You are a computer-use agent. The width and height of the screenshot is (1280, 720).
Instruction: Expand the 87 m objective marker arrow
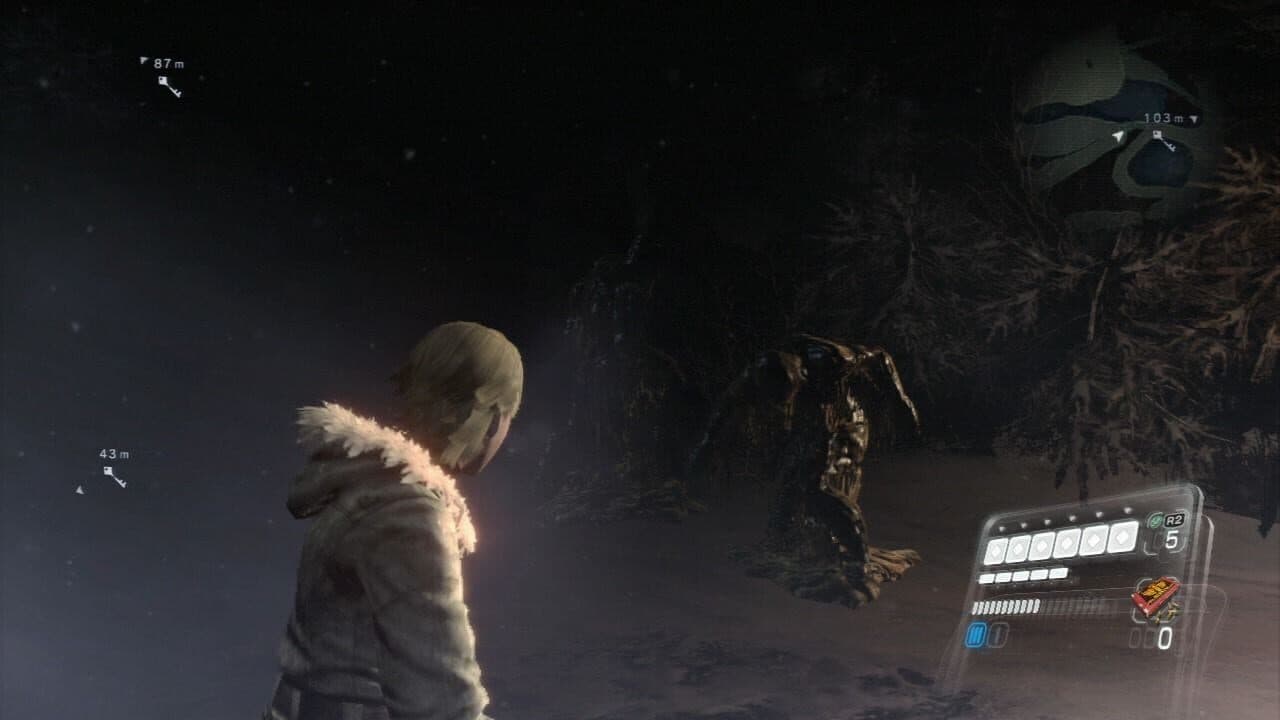(x=143, y=60)
